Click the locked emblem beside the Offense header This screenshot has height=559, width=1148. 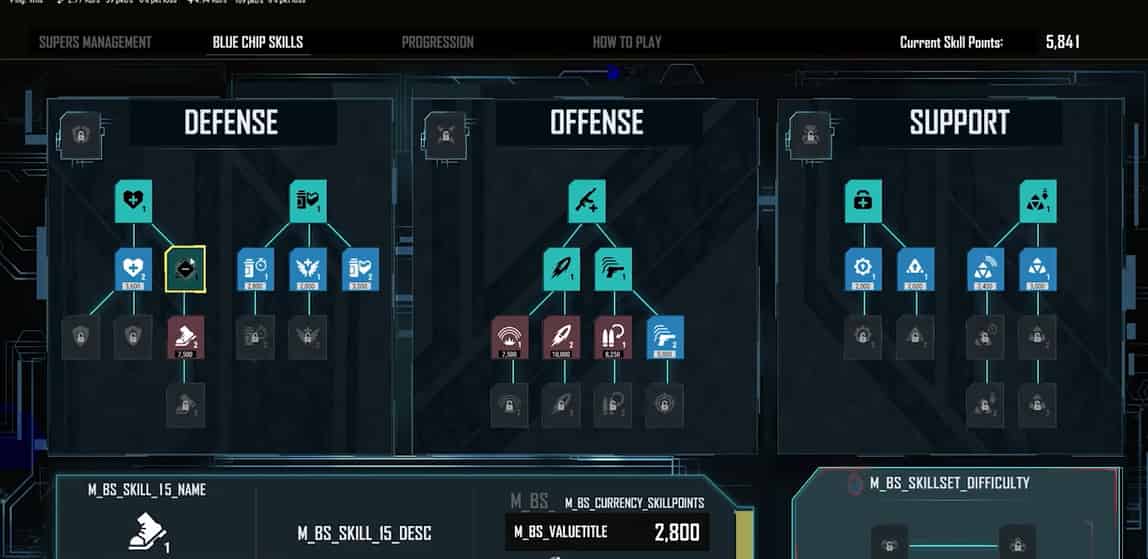440,129
